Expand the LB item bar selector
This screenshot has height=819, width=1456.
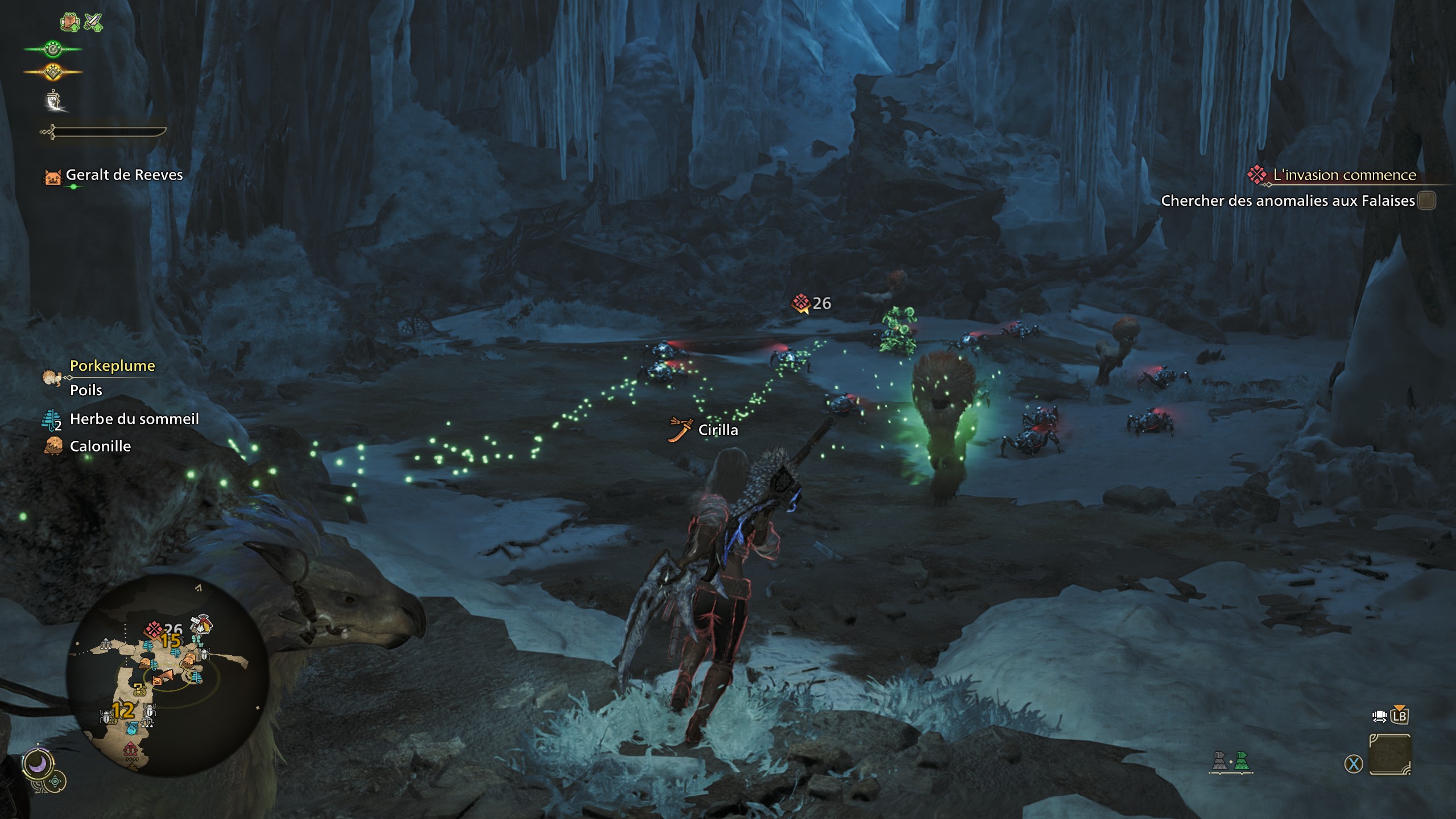1400,717
